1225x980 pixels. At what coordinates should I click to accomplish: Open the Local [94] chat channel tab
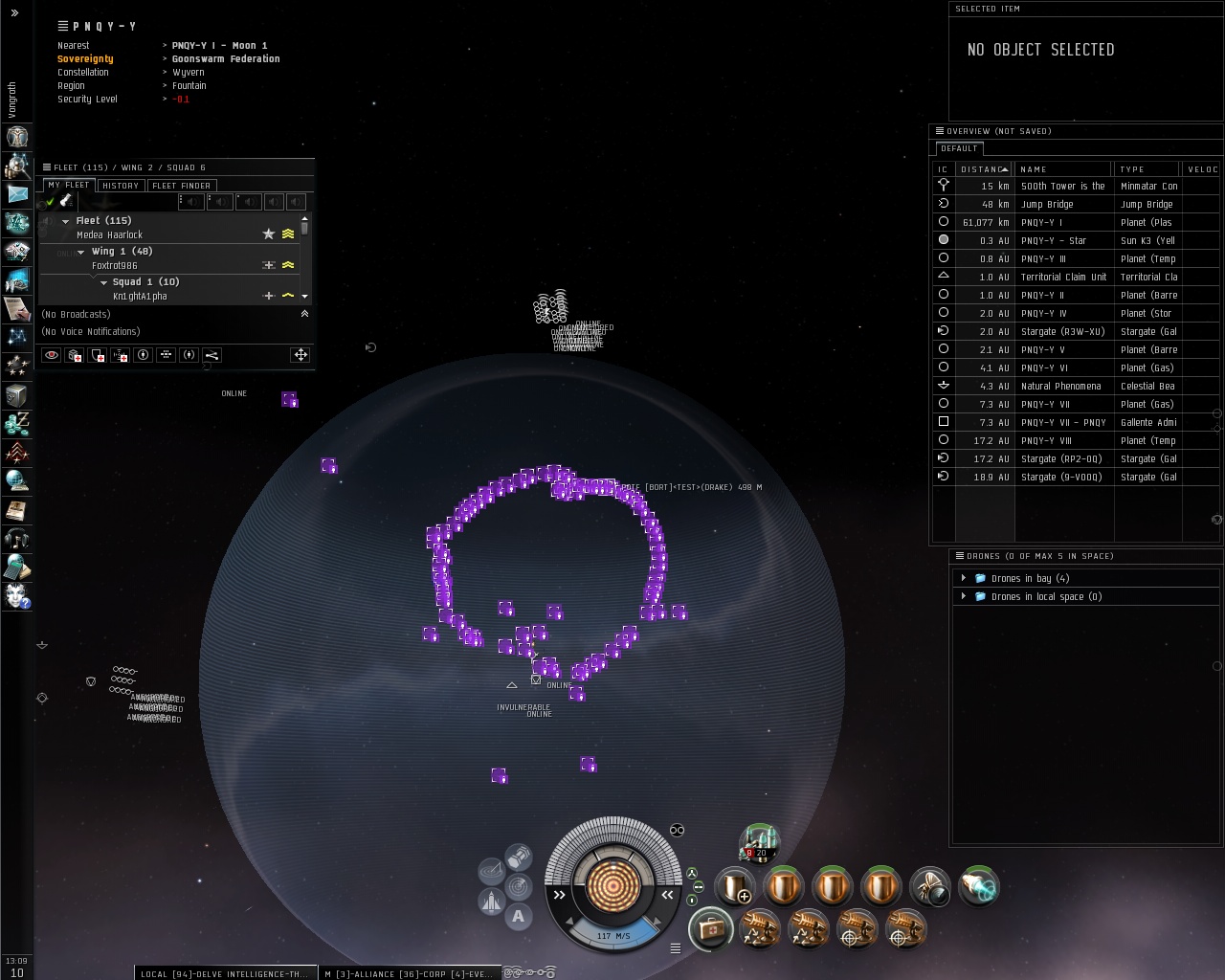click(x=225, y=973)
